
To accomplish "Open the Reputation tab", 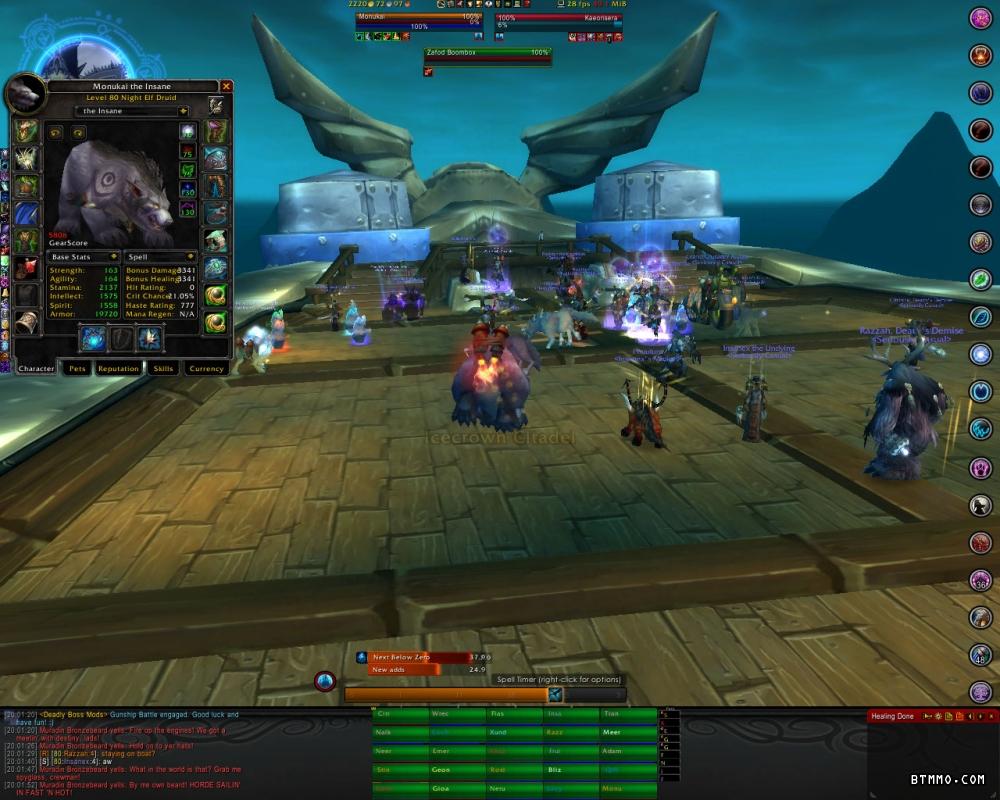I will (x=118, y=368).
